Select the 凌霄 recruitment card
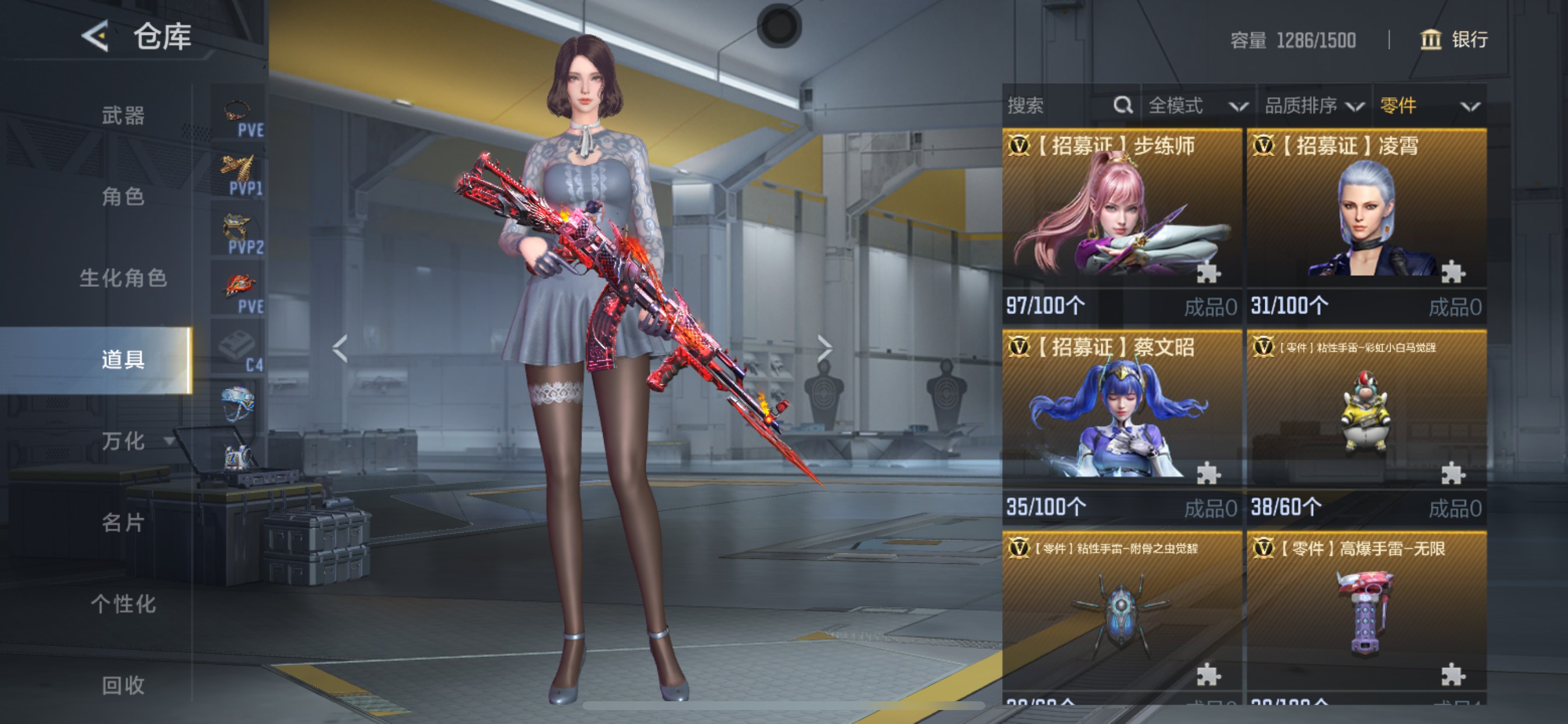1568x724 pixels. point(1366,225)
